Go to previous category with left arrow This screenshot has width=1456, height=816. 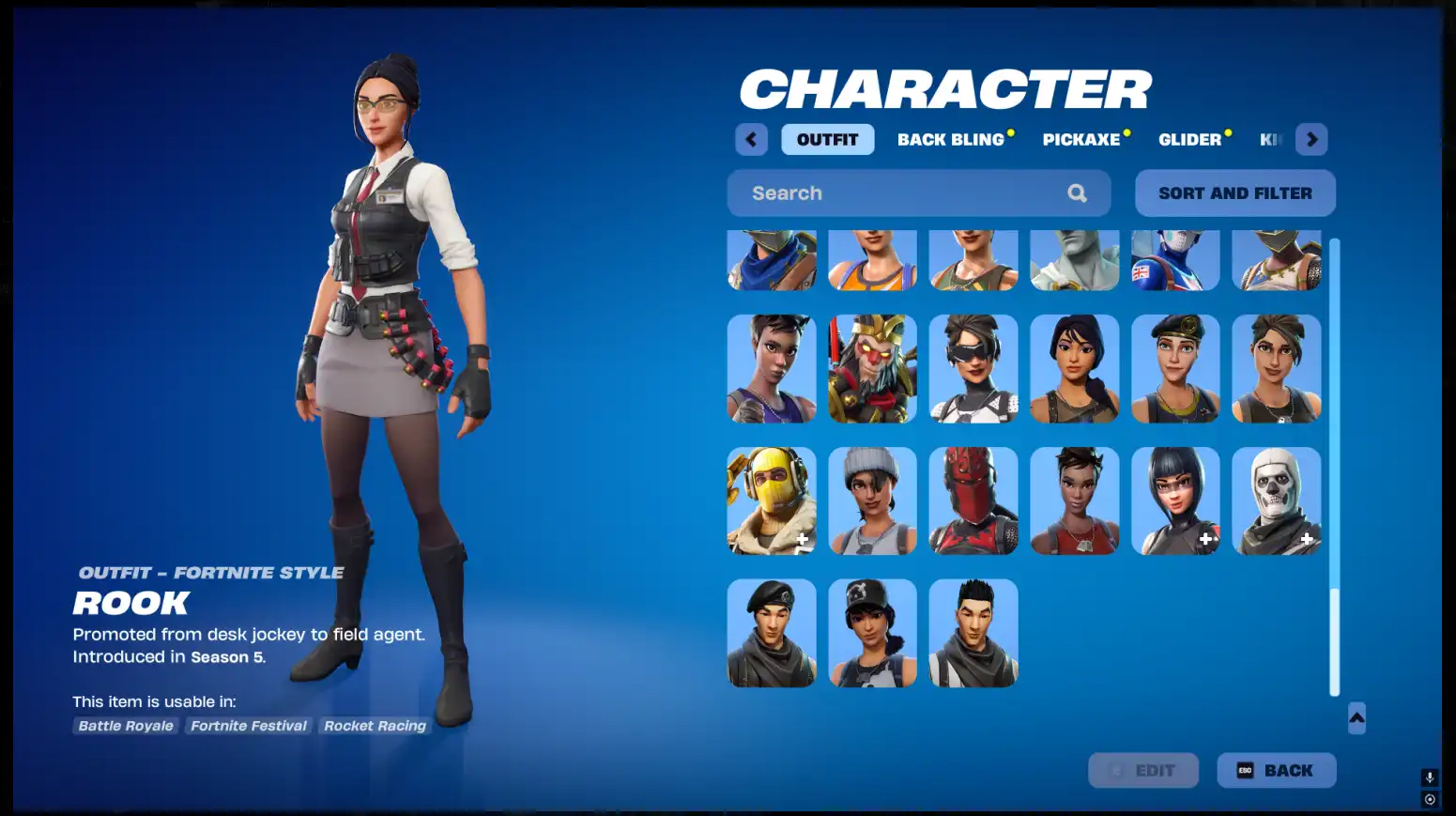(751, 140)
